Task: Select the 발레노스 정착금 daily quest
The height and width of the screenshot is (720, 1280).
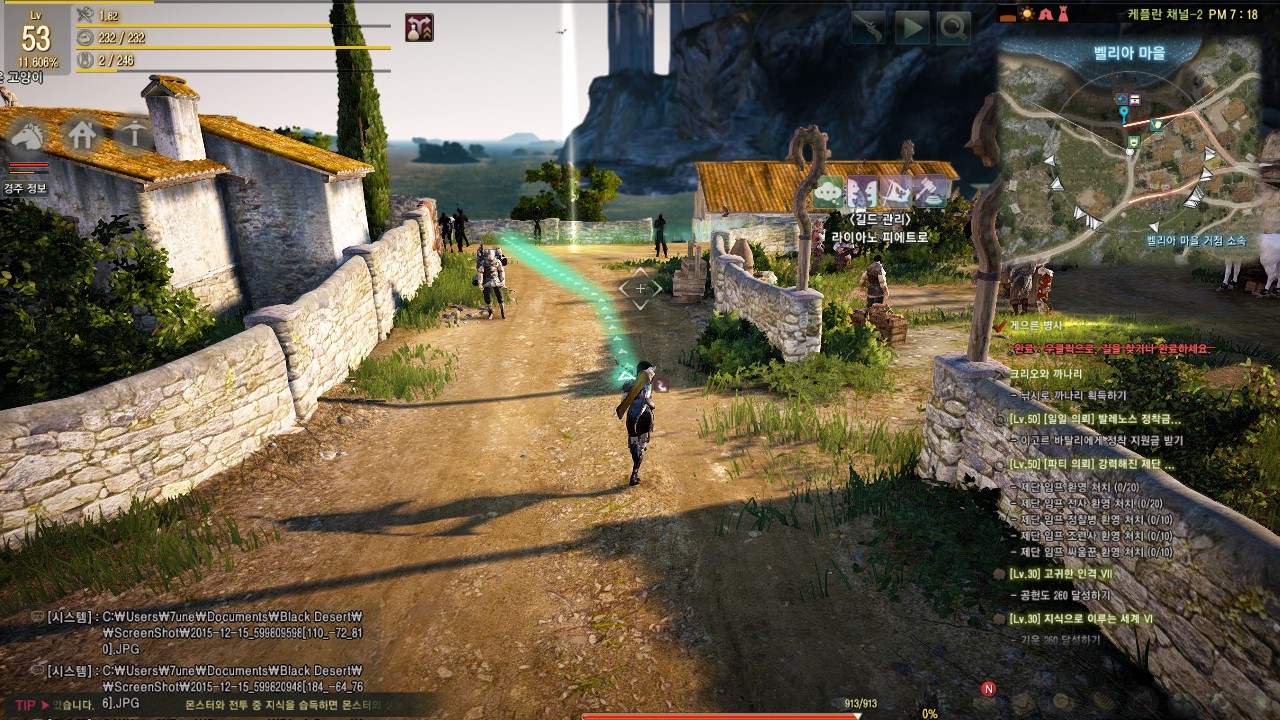Action: point(1094,419)
